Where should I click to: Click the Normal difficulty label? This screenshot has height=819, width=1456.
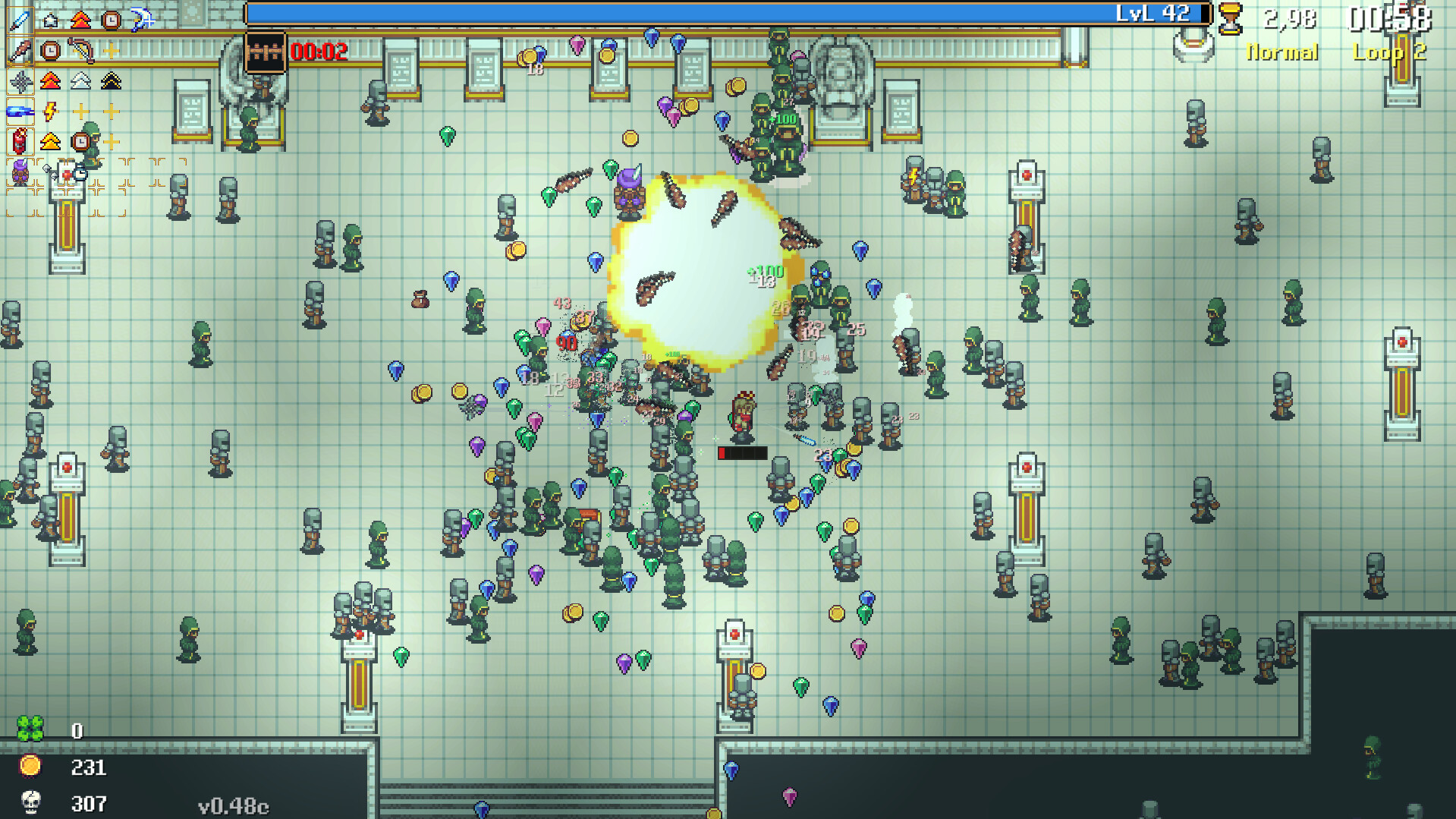click(1282, 52)
